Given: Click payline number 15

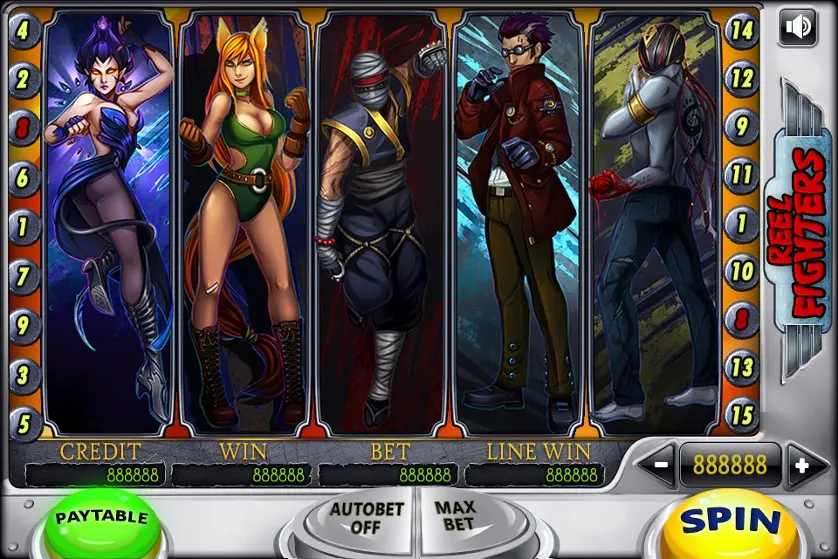Looking at the screenshot, I should pyautogui.click(x=741, y=414).
